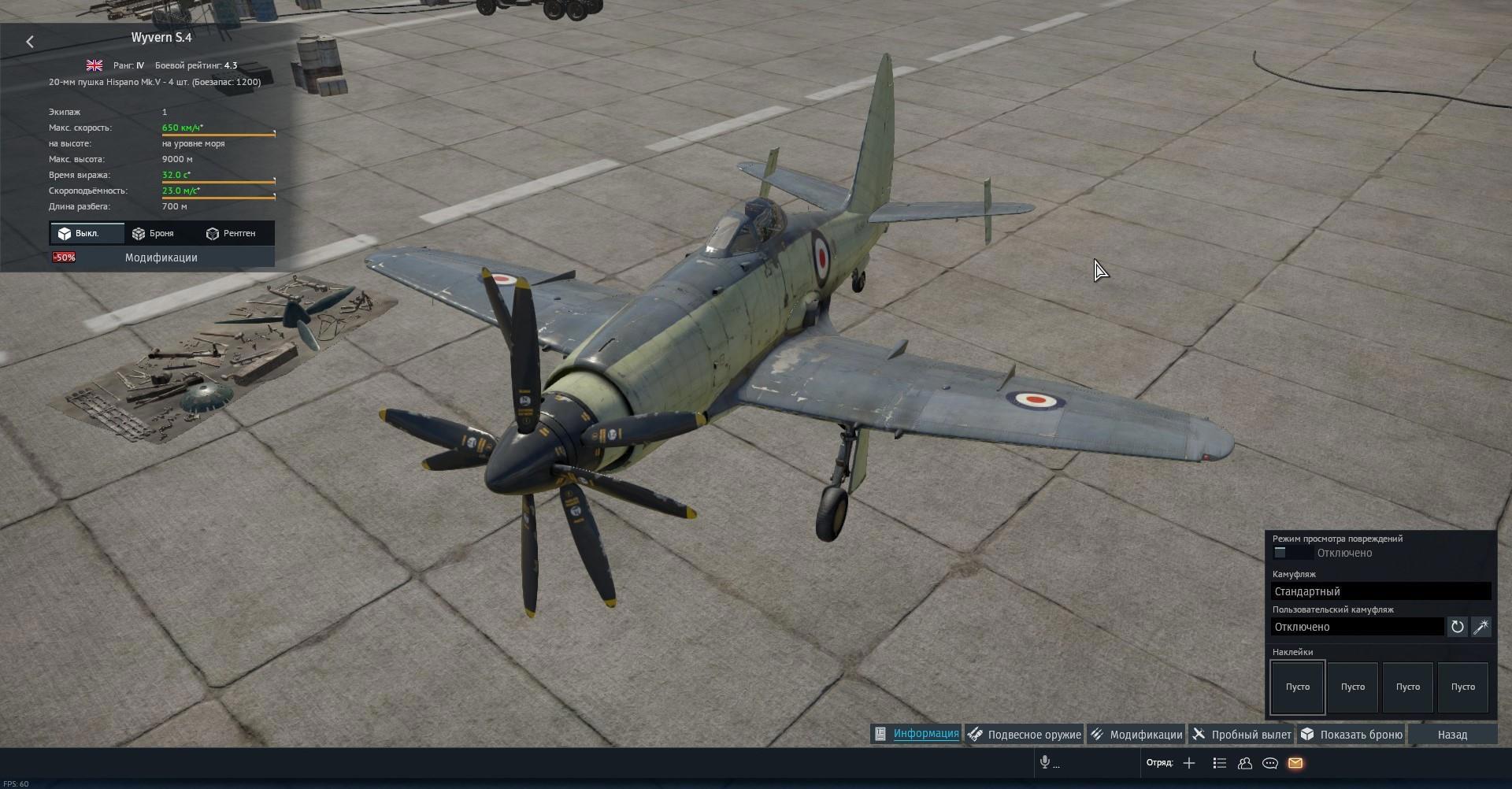This screenshot has height=789, width=1512.
Task: Open the user camouflage dropdown showing Отключено
Action: 1357,627
